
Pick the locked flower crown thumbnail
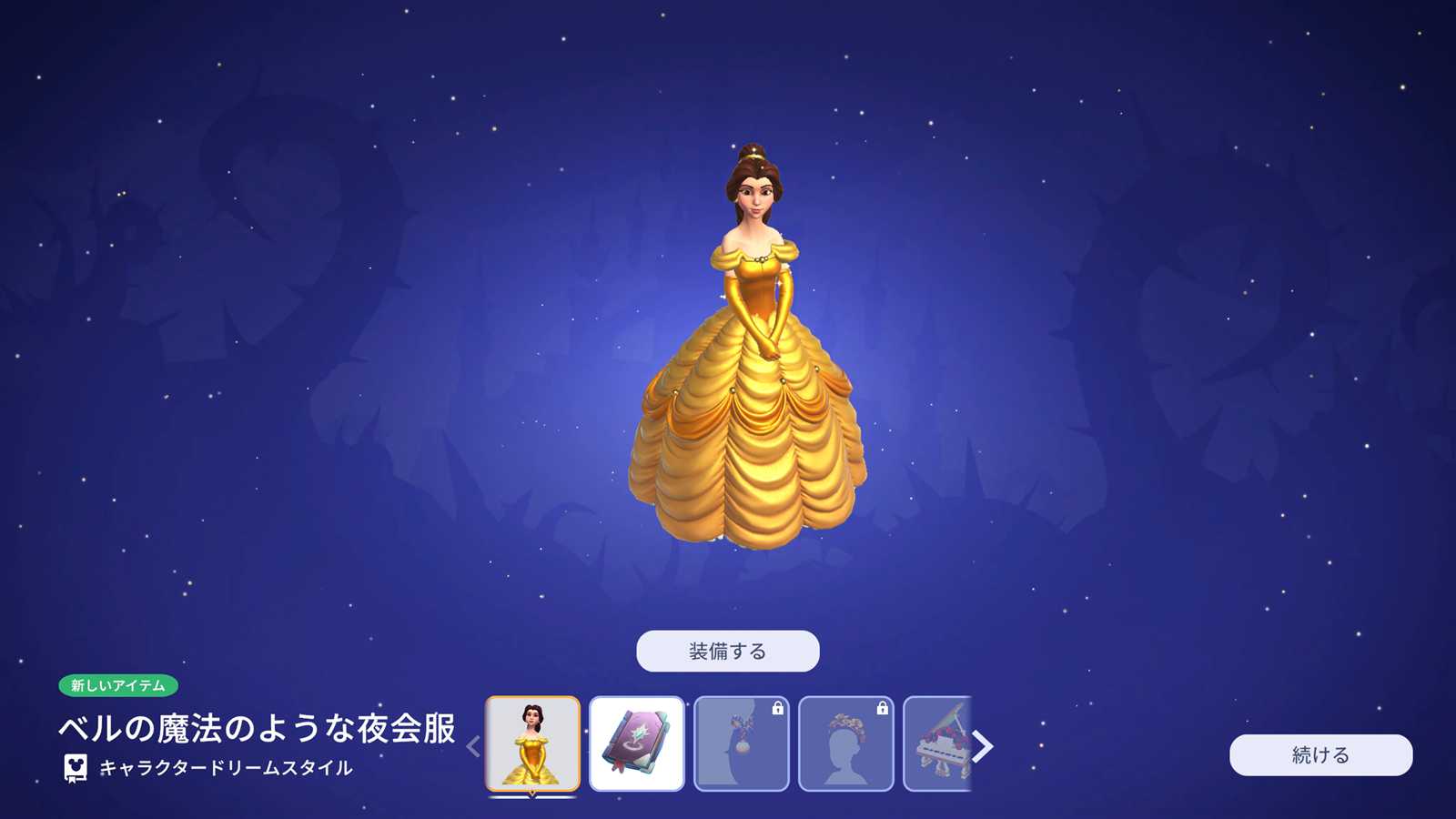[x=845, y=743]
